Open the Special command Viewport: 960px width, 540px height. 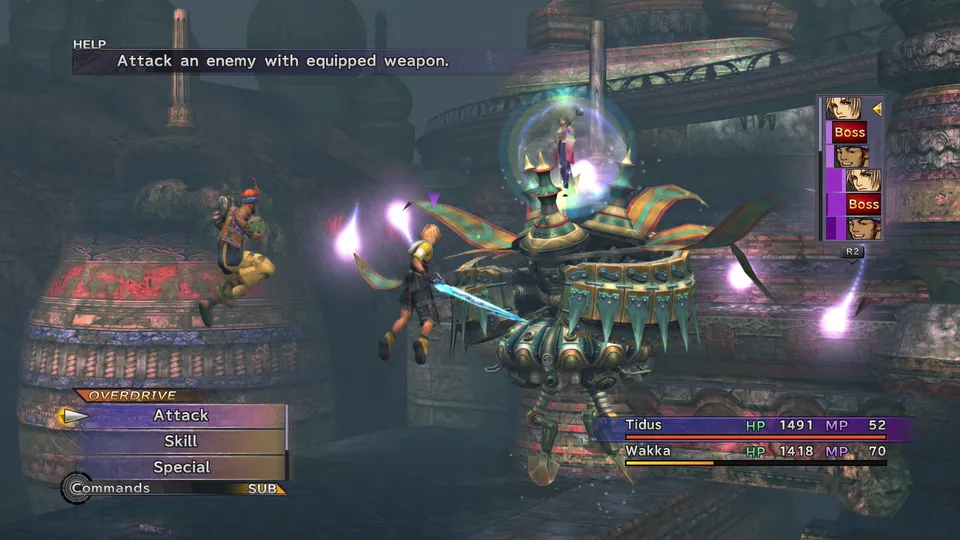pyautogui.click(x=181, y=467)
